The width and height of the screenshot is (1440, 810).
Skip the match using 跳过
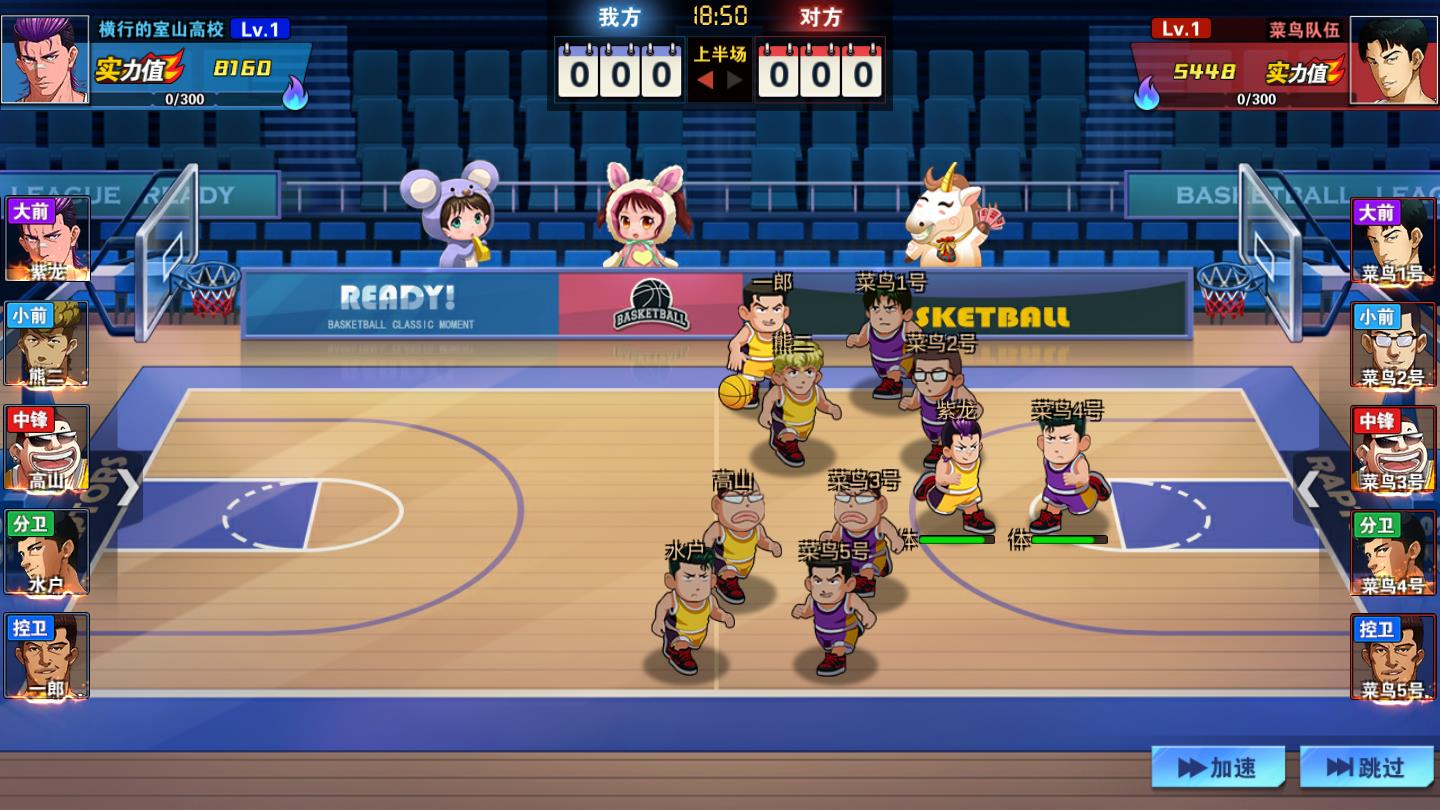pyautogui.click(x=1366, y=767)
